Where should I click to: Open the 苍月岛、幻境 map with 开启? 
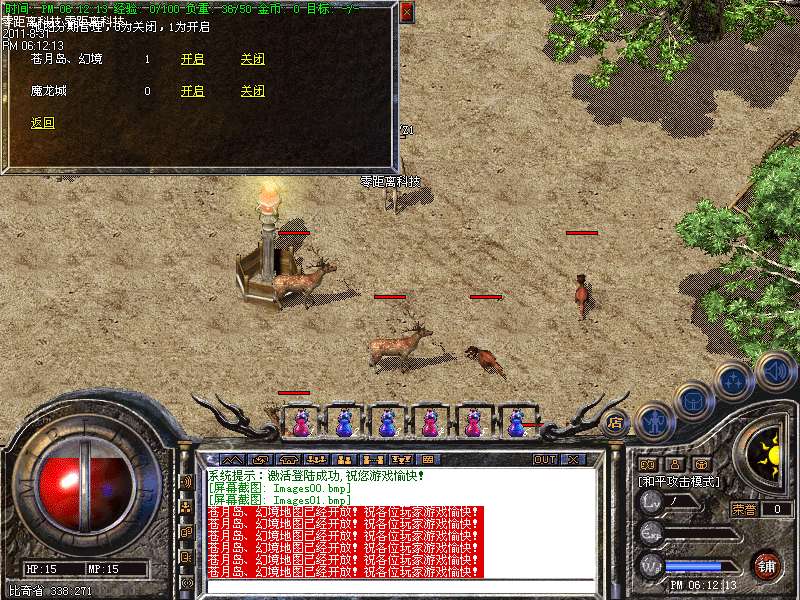pos(192,60)
